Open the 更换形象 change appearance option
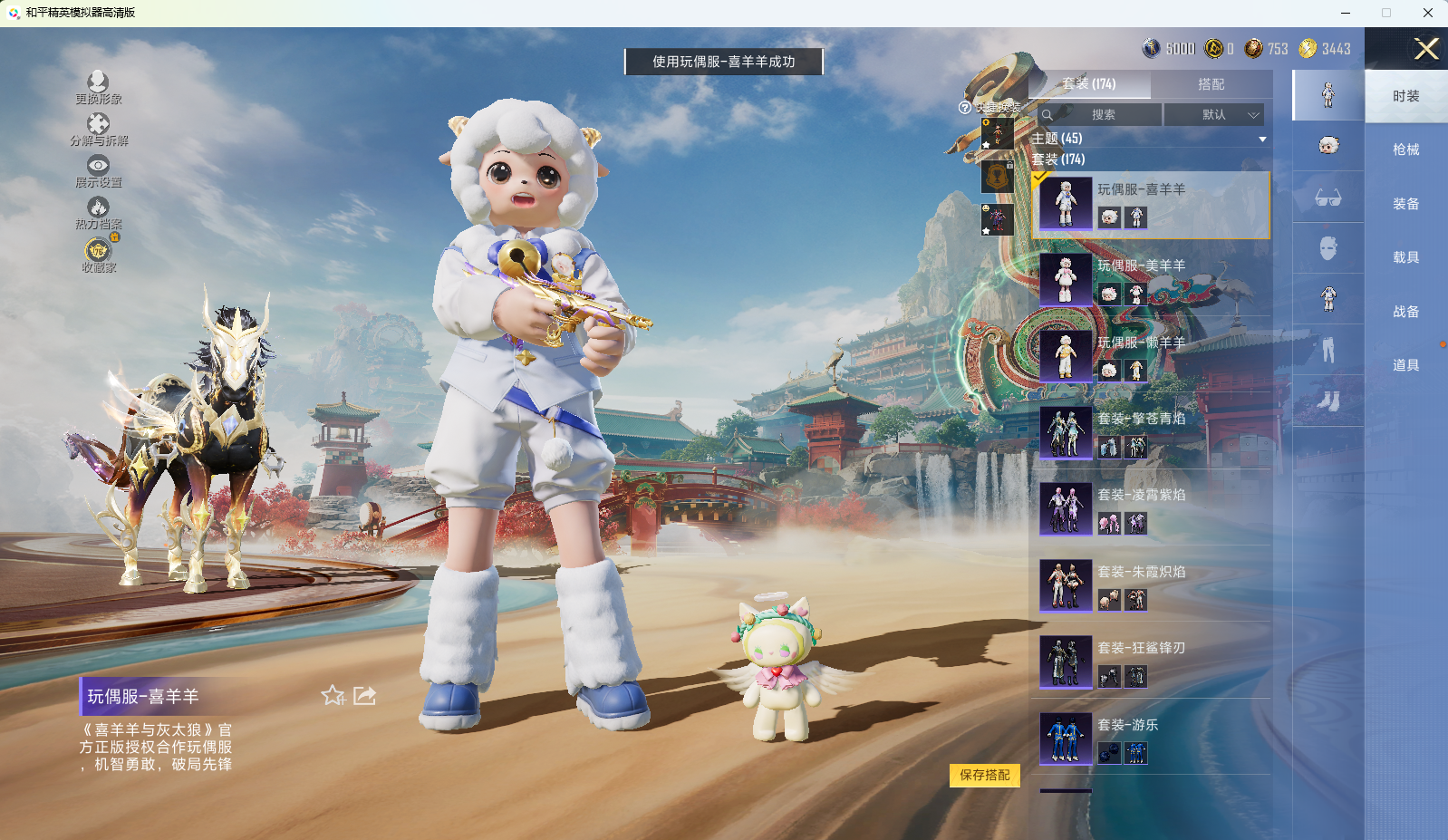Screen dimensions: 1448x840 click(98, 88)
